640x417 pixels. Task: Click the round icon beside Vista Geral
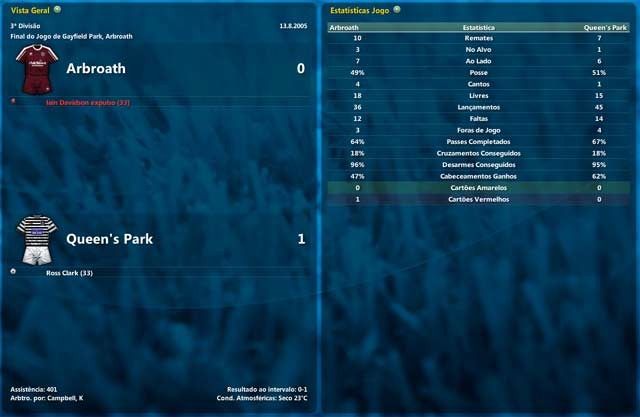tap(57, 9)
